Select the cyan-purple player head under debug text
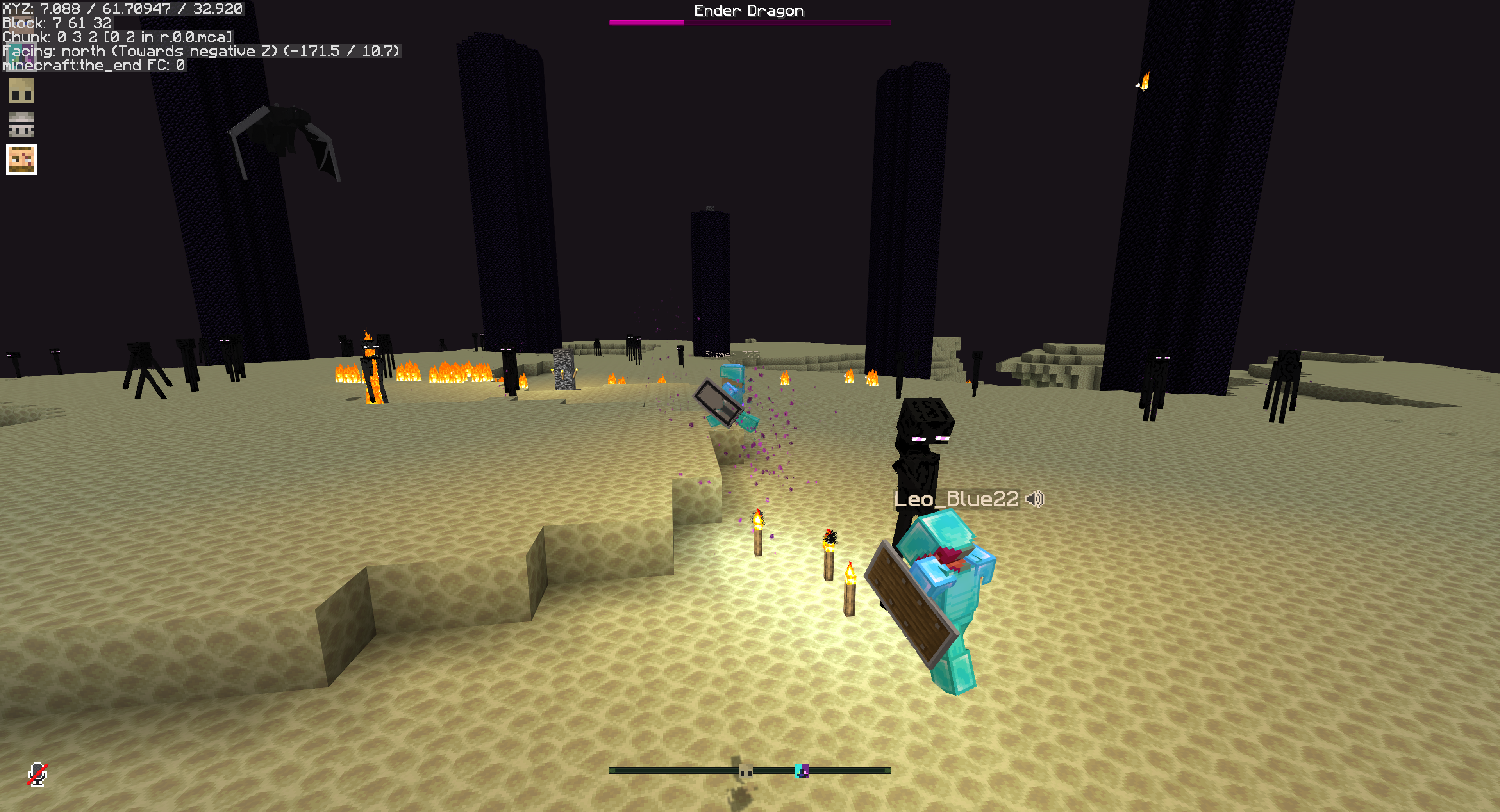Viewport: 1500px width, 812px height. click(x=21, y=55)
